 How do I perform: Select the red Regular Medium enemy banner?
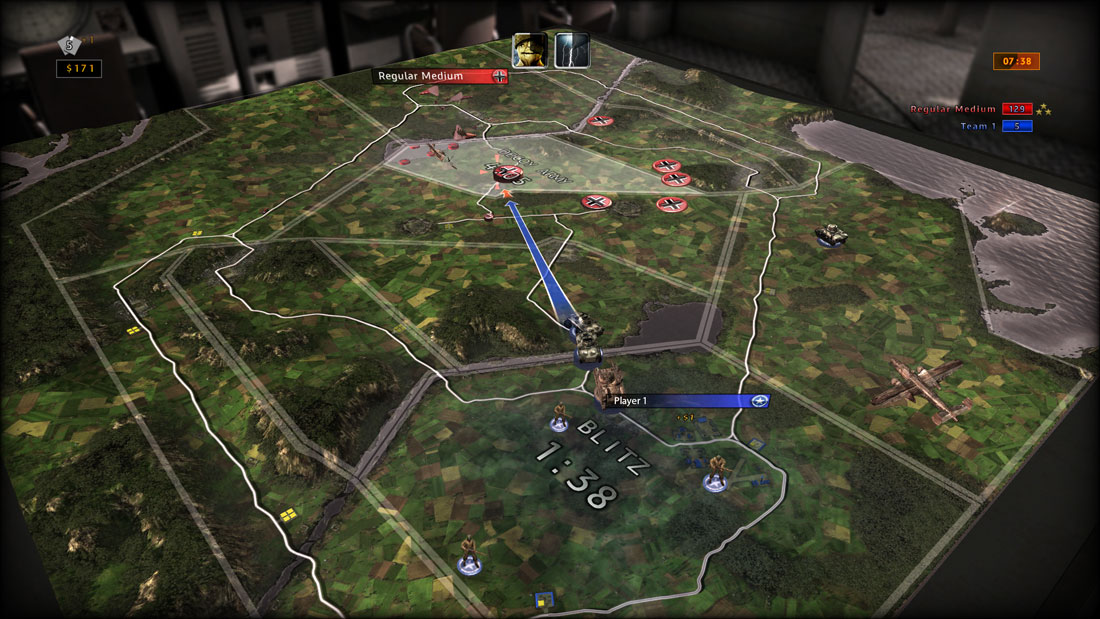[440, 76]
